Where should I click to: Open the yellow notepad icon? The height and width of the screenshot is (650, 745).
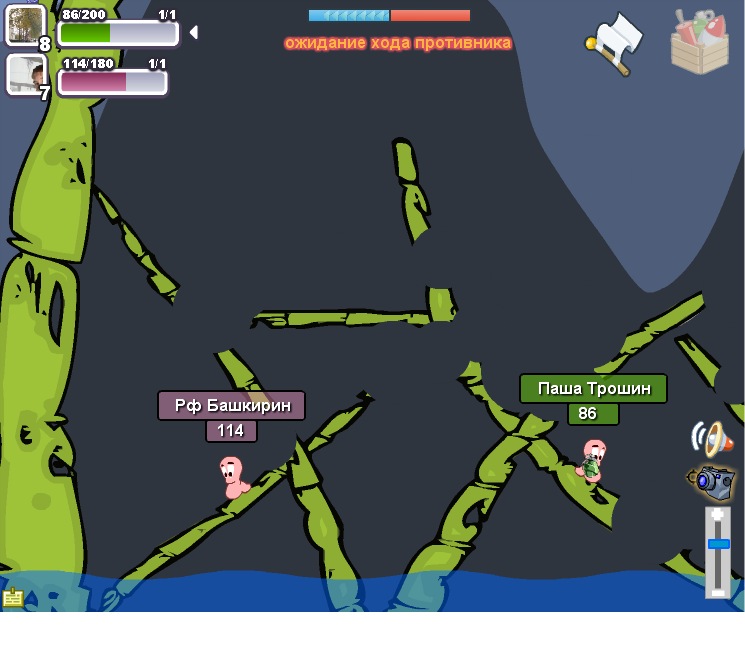click(x=13, y=598)
